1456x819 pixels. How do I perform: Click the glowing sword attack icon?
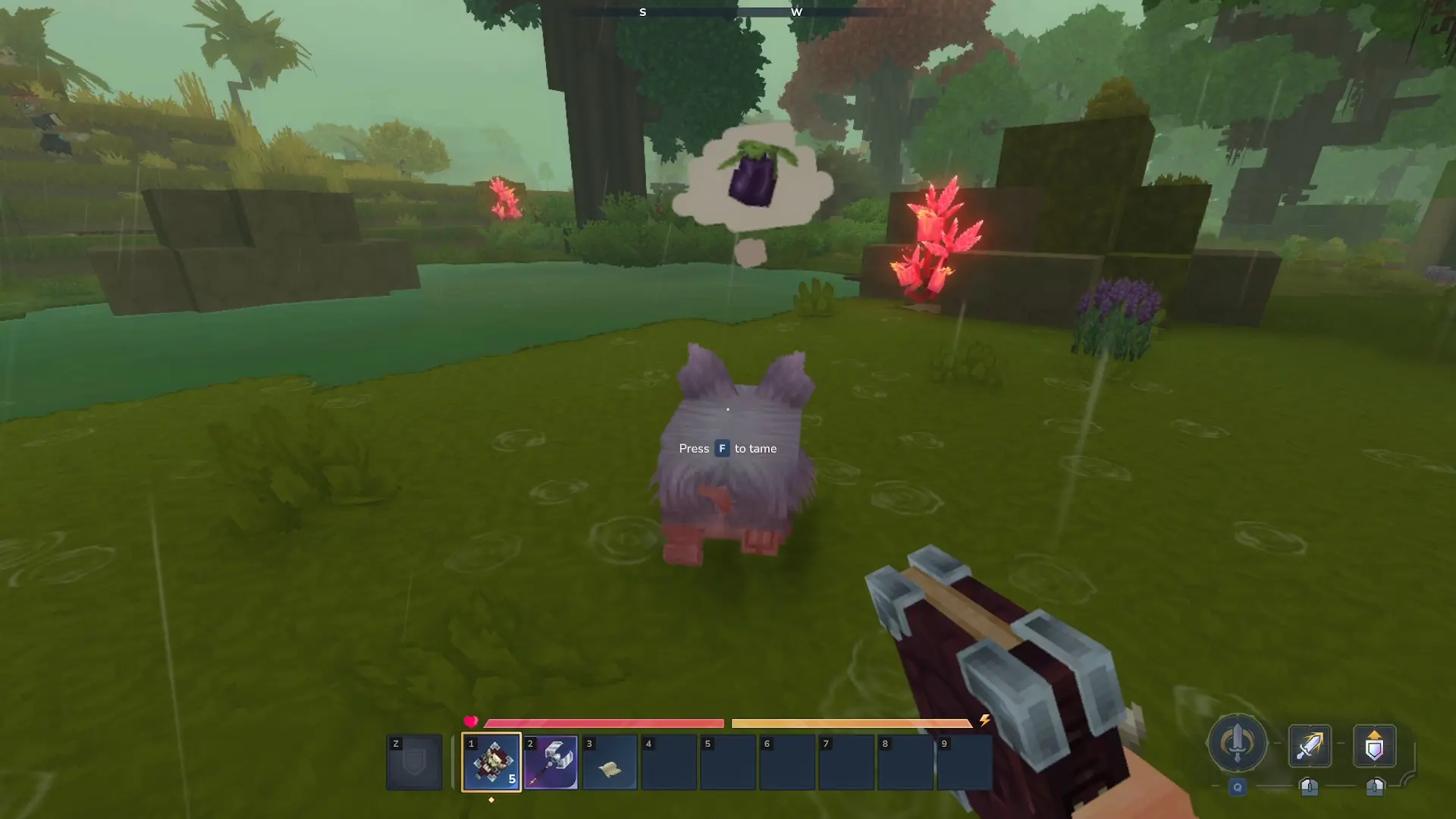(x=1310, y=745)
